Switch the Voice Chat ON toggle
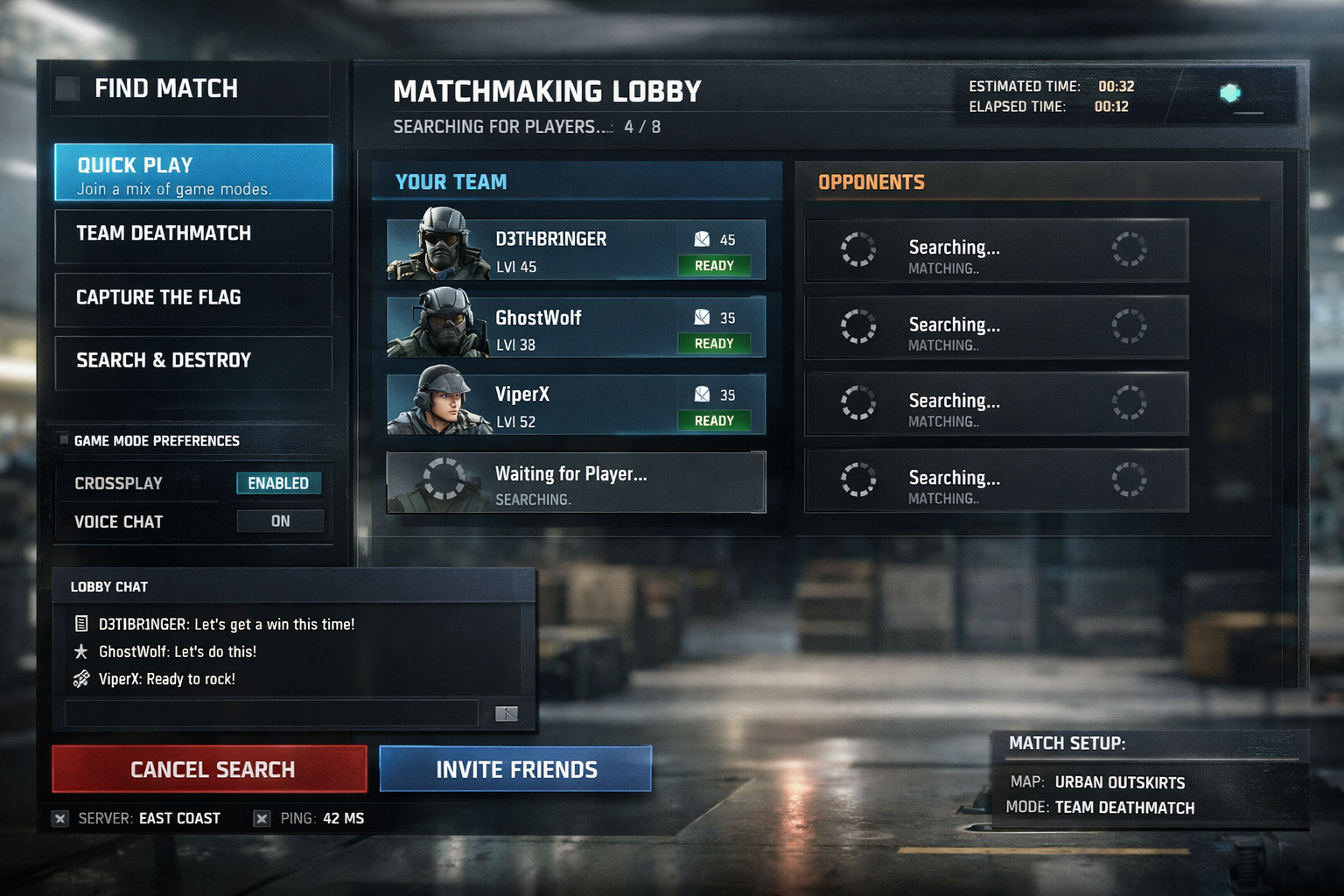 280,521
